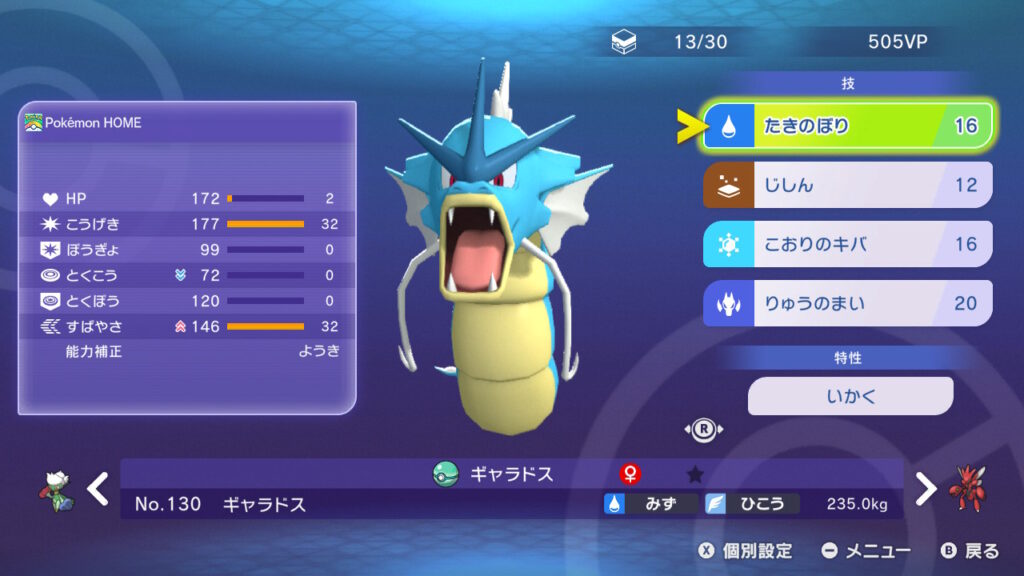
Task: Select the Scizor thumbnail
Action: 969,487
